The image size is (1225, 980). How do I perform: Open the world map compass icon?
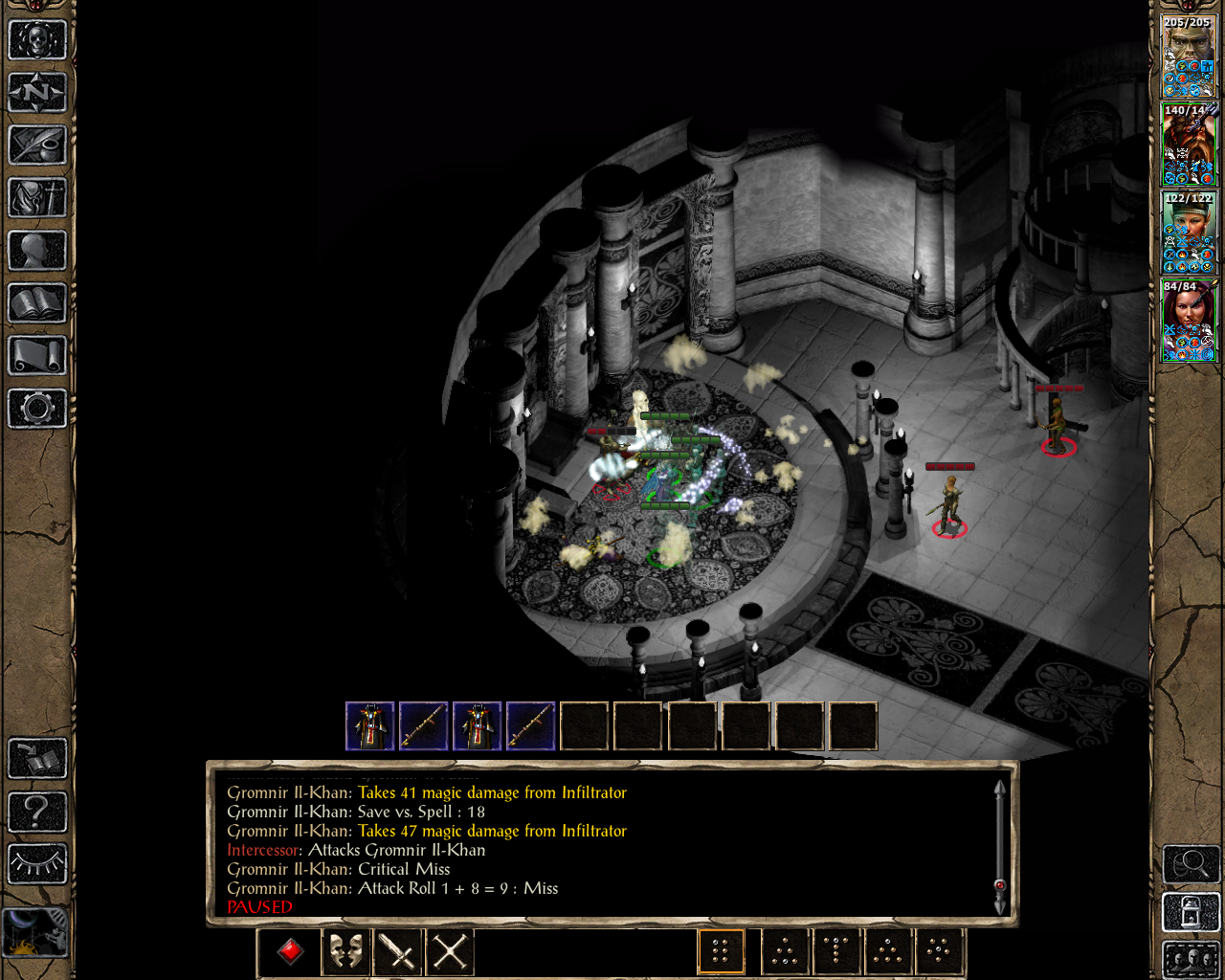click(38, 92)
